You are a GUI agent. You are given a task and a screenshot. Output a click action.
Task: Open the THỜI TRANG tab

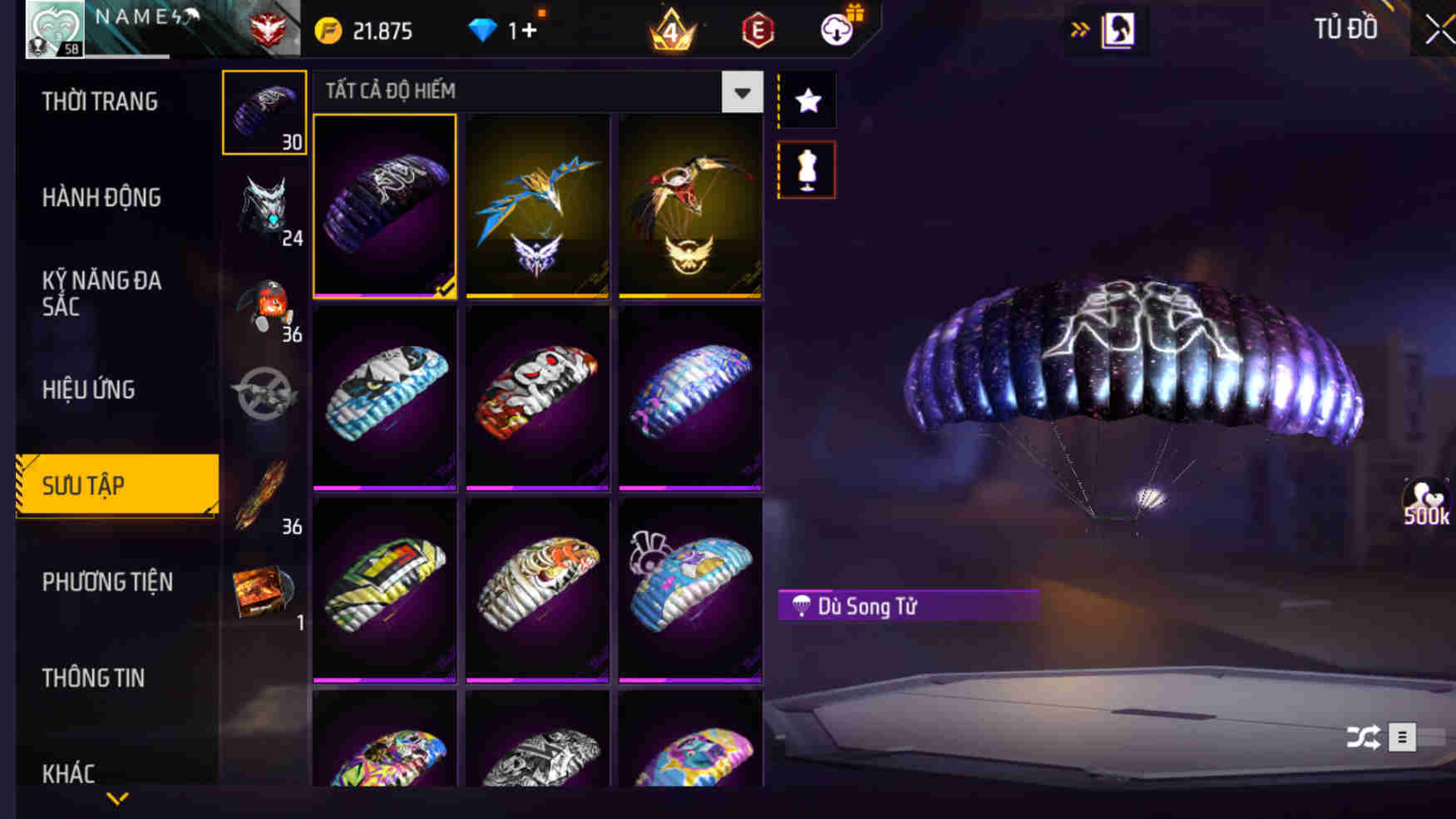[x=96, y=101]
